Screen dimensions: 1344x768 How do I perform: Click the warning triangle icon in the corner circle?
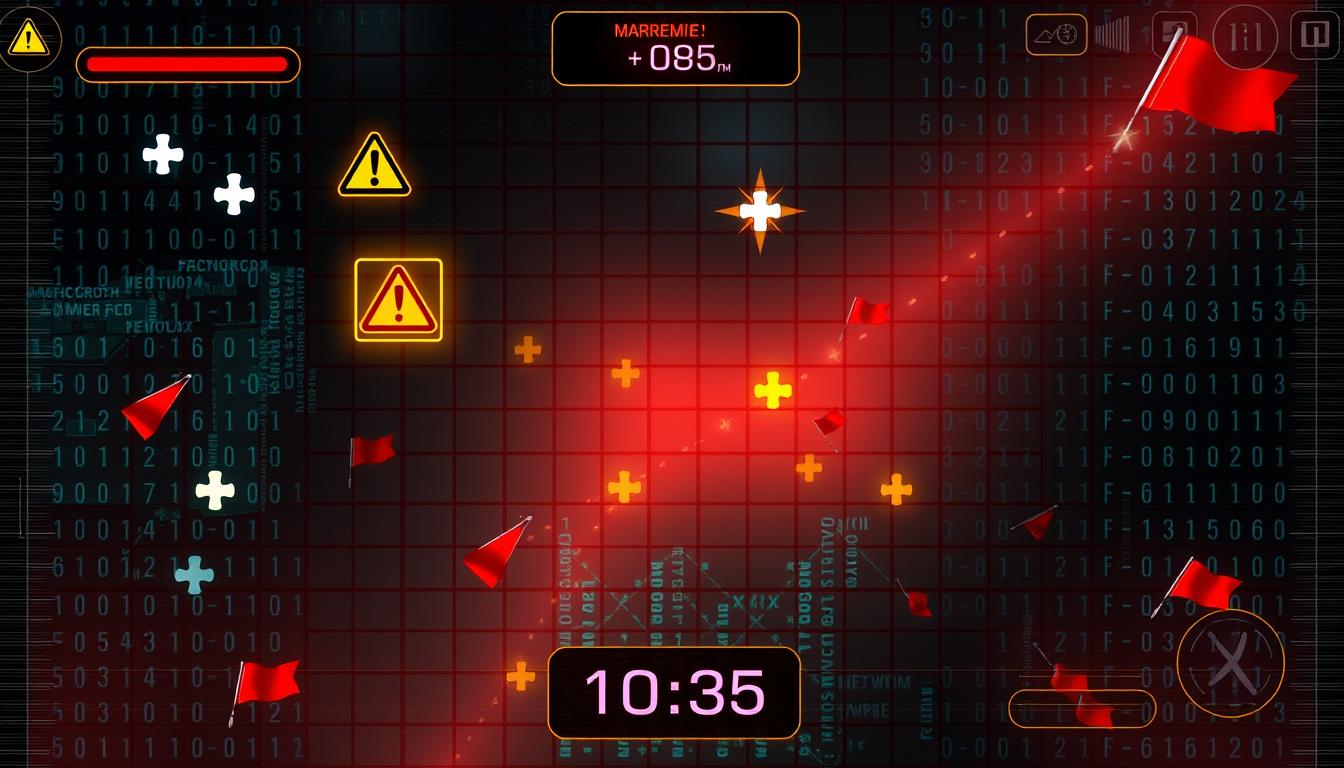[x=28, y=38]
